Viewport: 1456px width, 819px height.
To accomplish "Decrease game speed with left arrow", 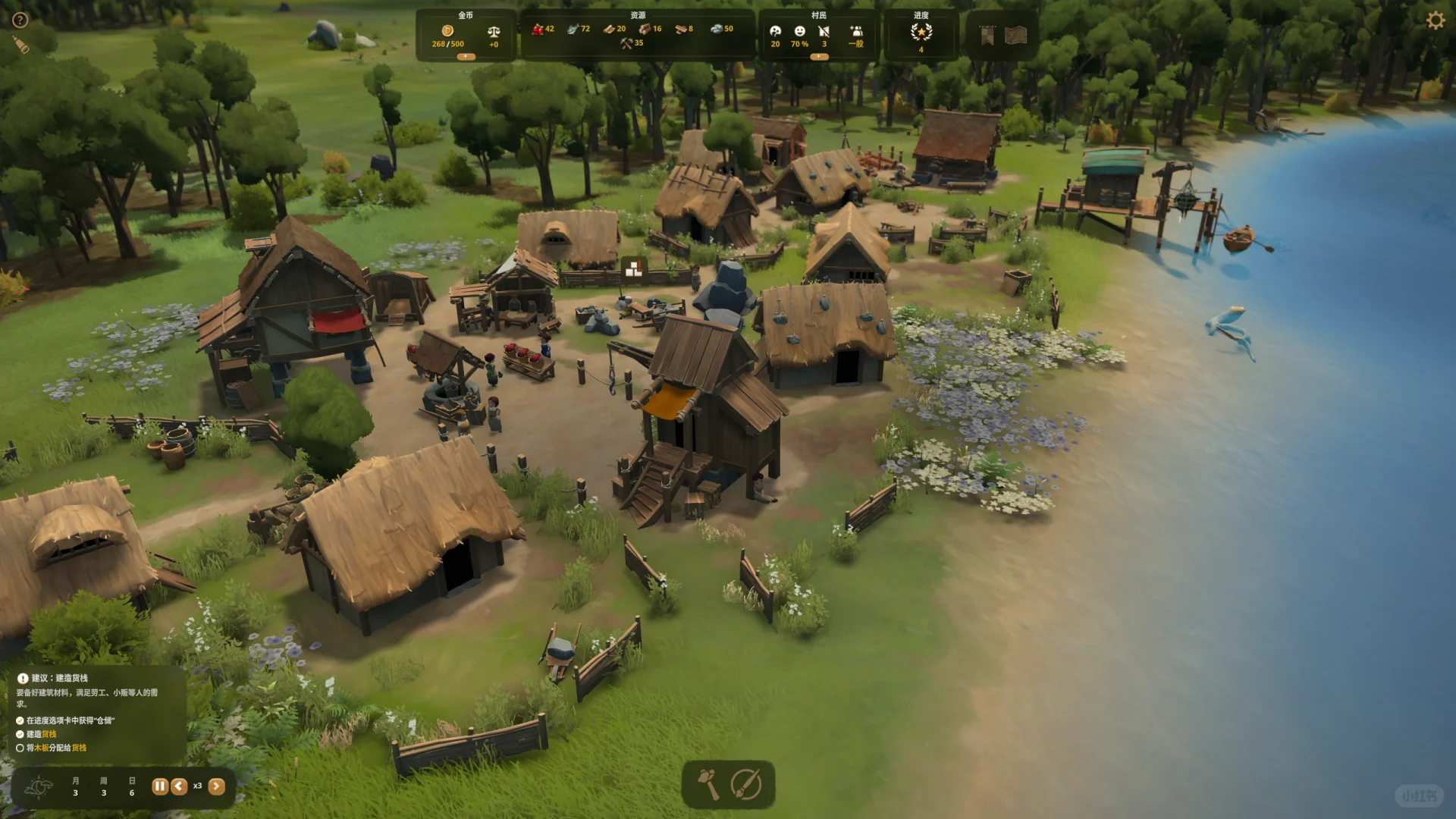I will pos(179,786).
